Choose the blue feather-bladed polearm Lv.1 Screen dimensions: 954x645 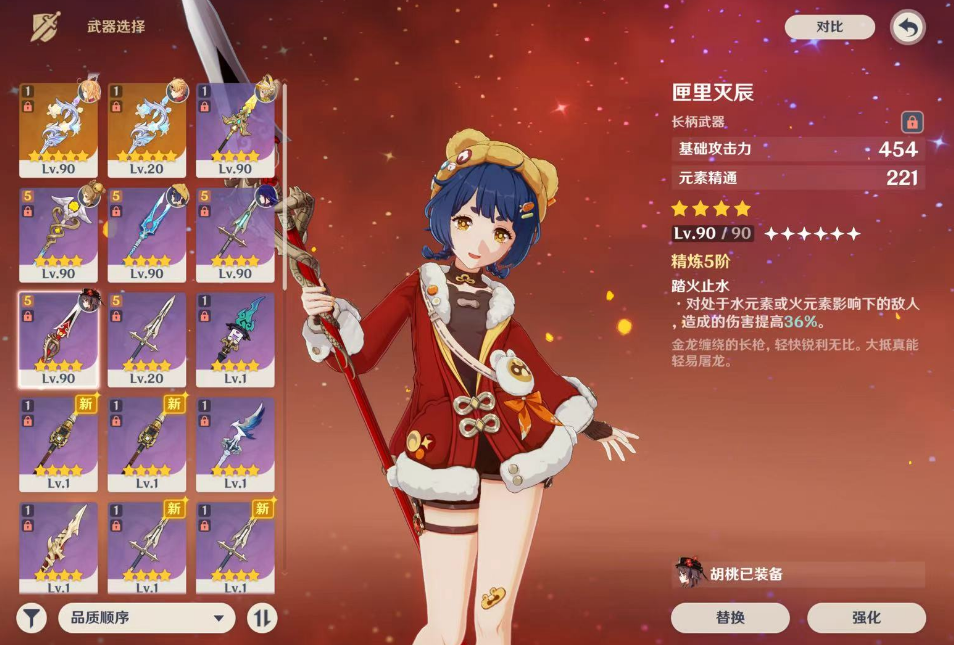[235, 443]
